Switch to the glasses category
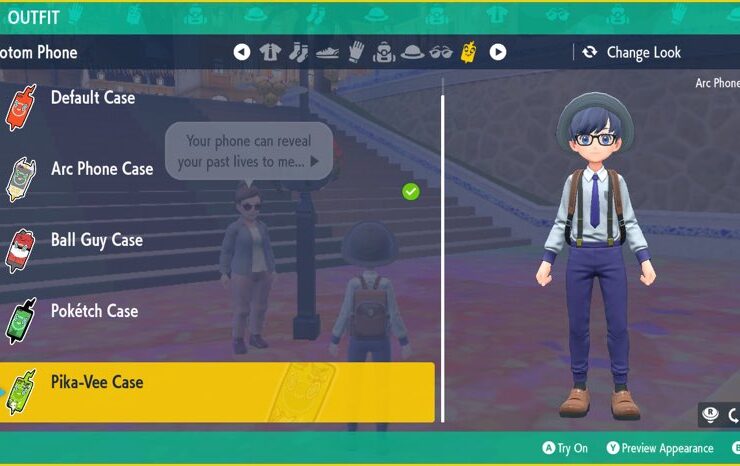 pyautogui.click(x=441, y=52)
